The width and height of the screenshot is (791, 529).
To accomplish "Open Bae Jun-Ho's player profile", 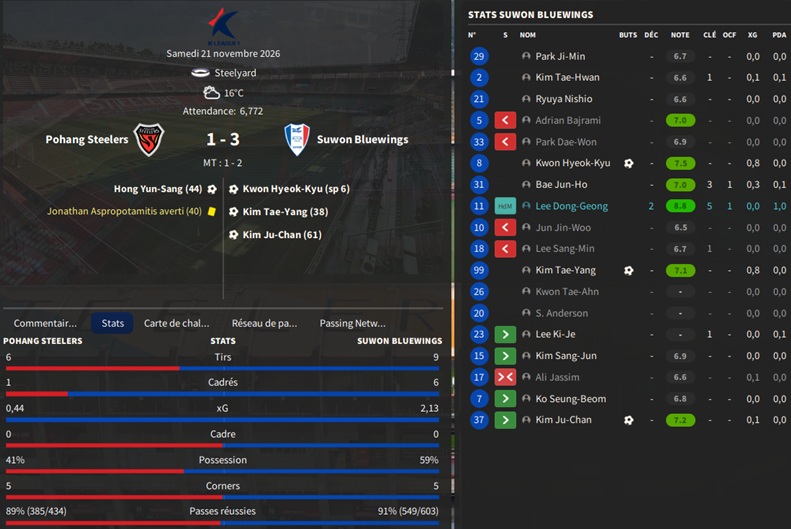I will click(x=562, y=184).
